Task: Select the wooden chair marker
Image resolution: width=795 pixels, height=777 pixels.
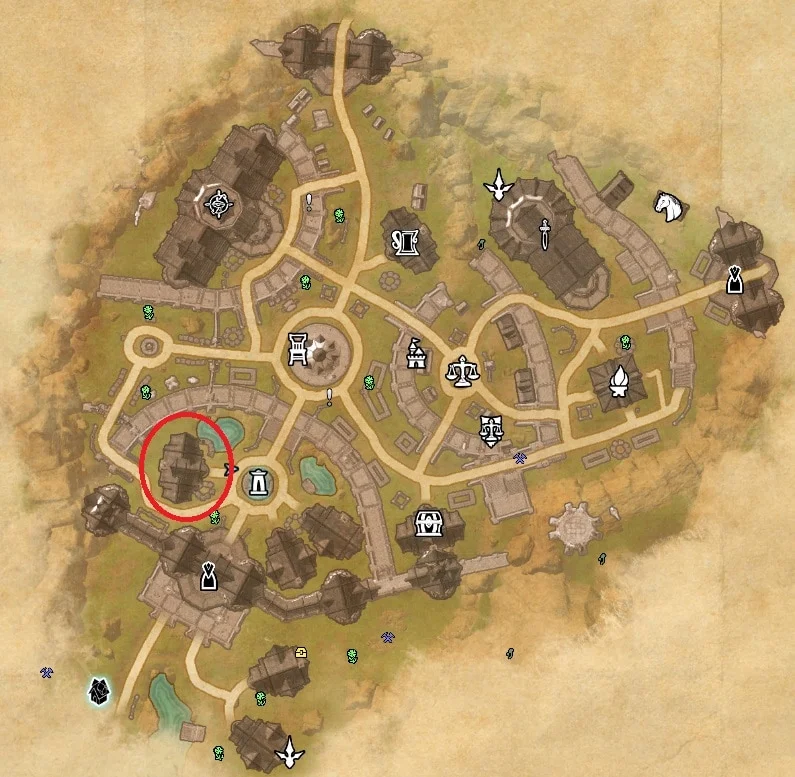Action: [x=298, y=347]
